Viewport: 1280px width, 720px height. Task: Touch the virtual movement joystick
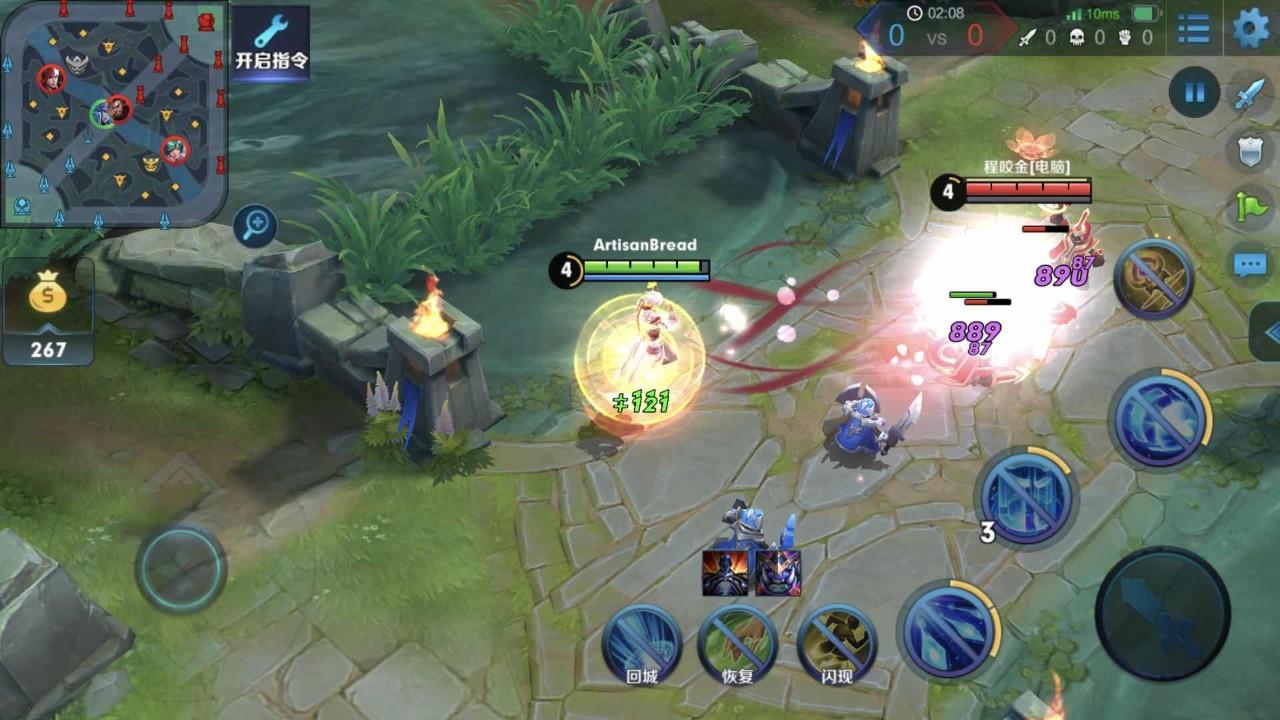181,568
